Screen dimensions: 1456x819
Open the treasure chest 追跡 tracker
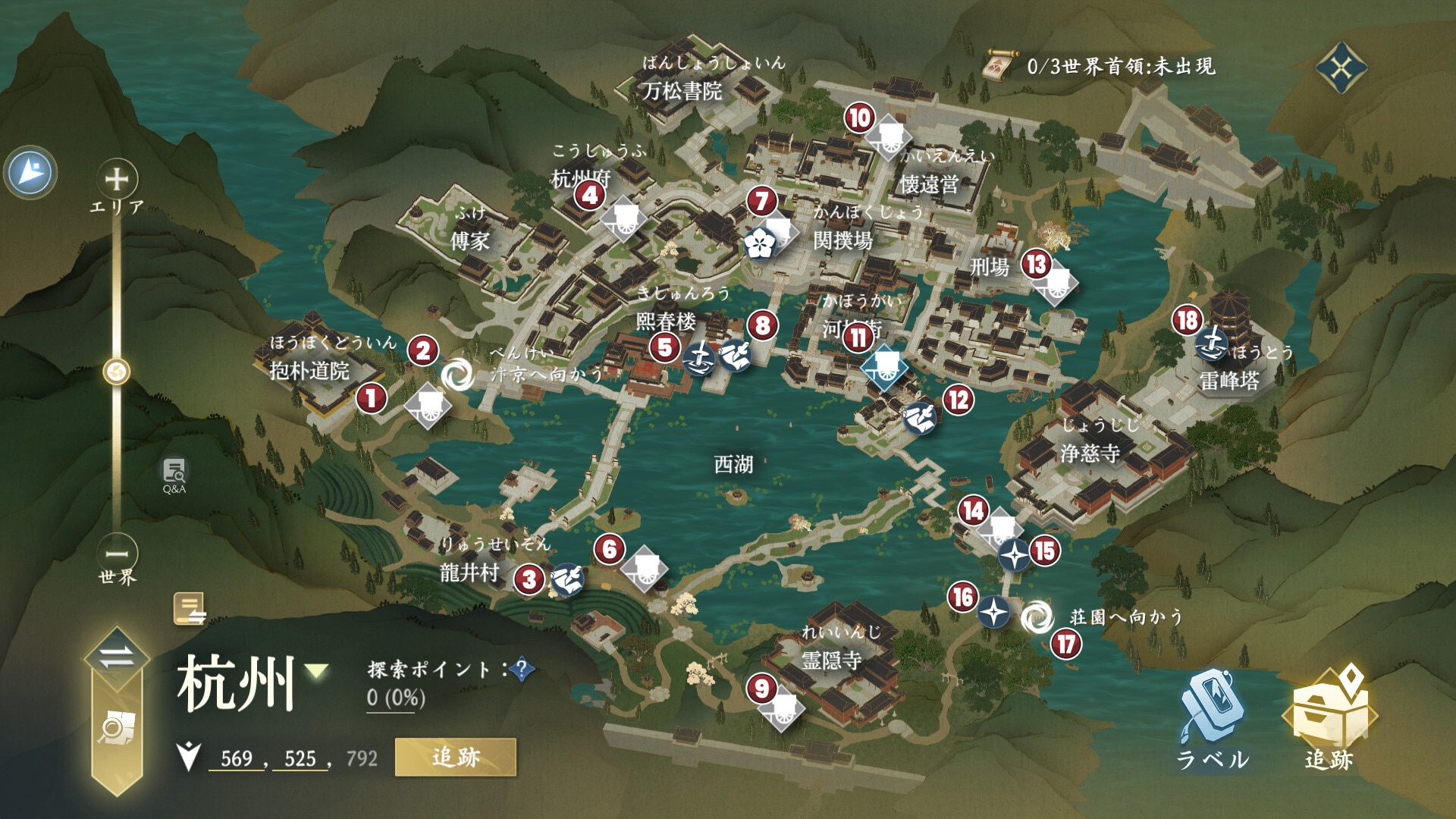pyautogui.click(x=1329, y=717)
